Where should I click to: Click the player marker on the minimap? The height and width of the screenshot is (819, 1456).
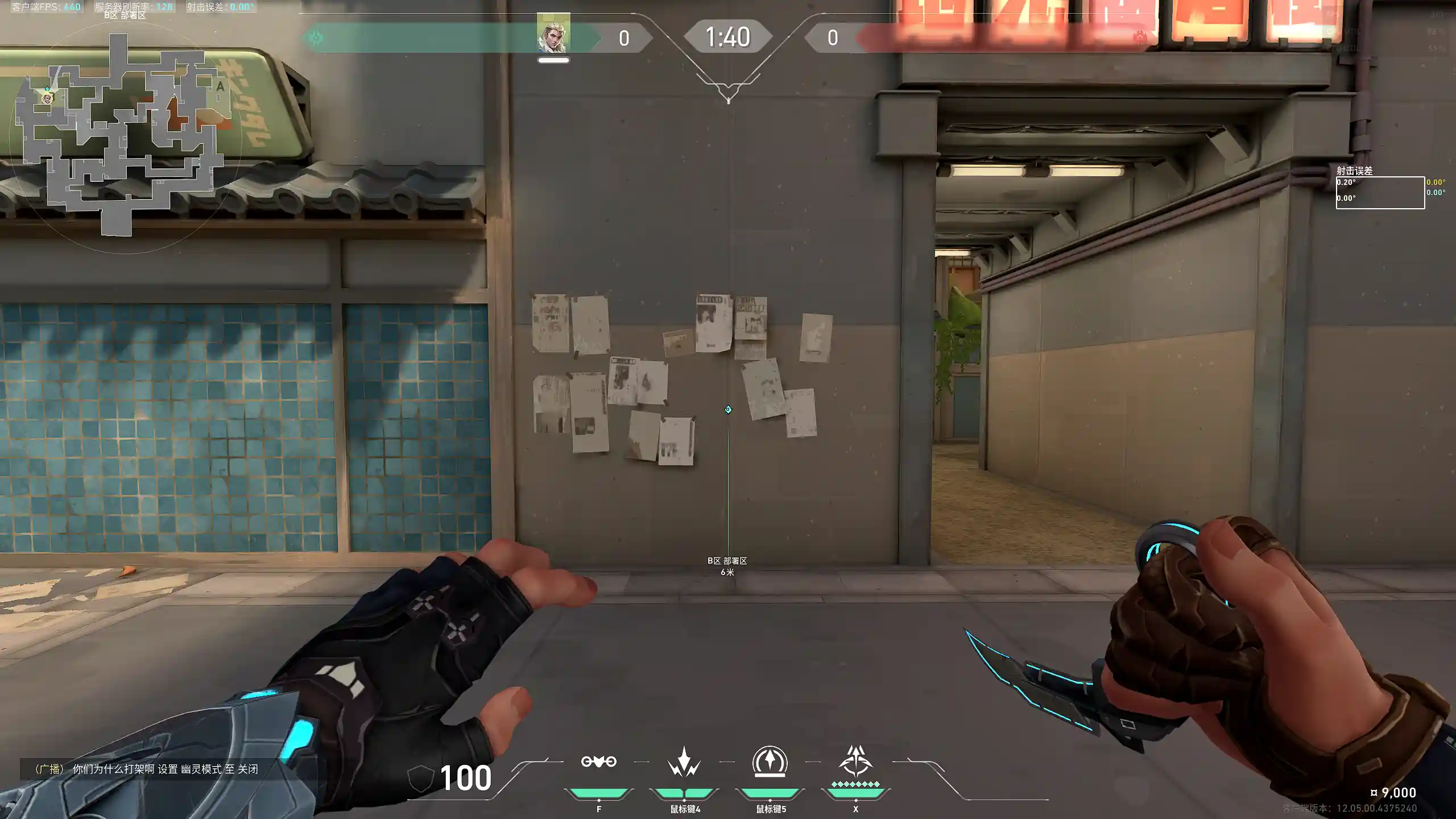tap(47, 98)
